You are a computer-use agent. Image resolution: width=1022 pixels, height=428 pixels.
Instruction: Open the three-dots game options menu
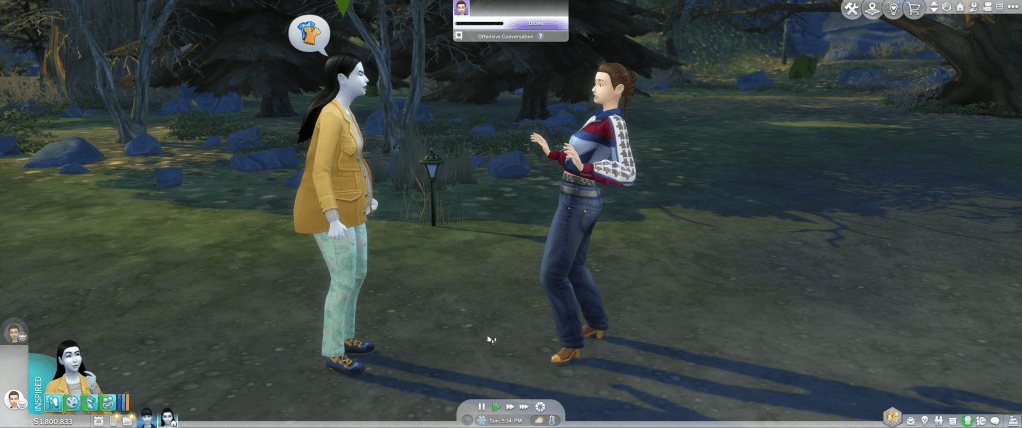point(1011,8)
